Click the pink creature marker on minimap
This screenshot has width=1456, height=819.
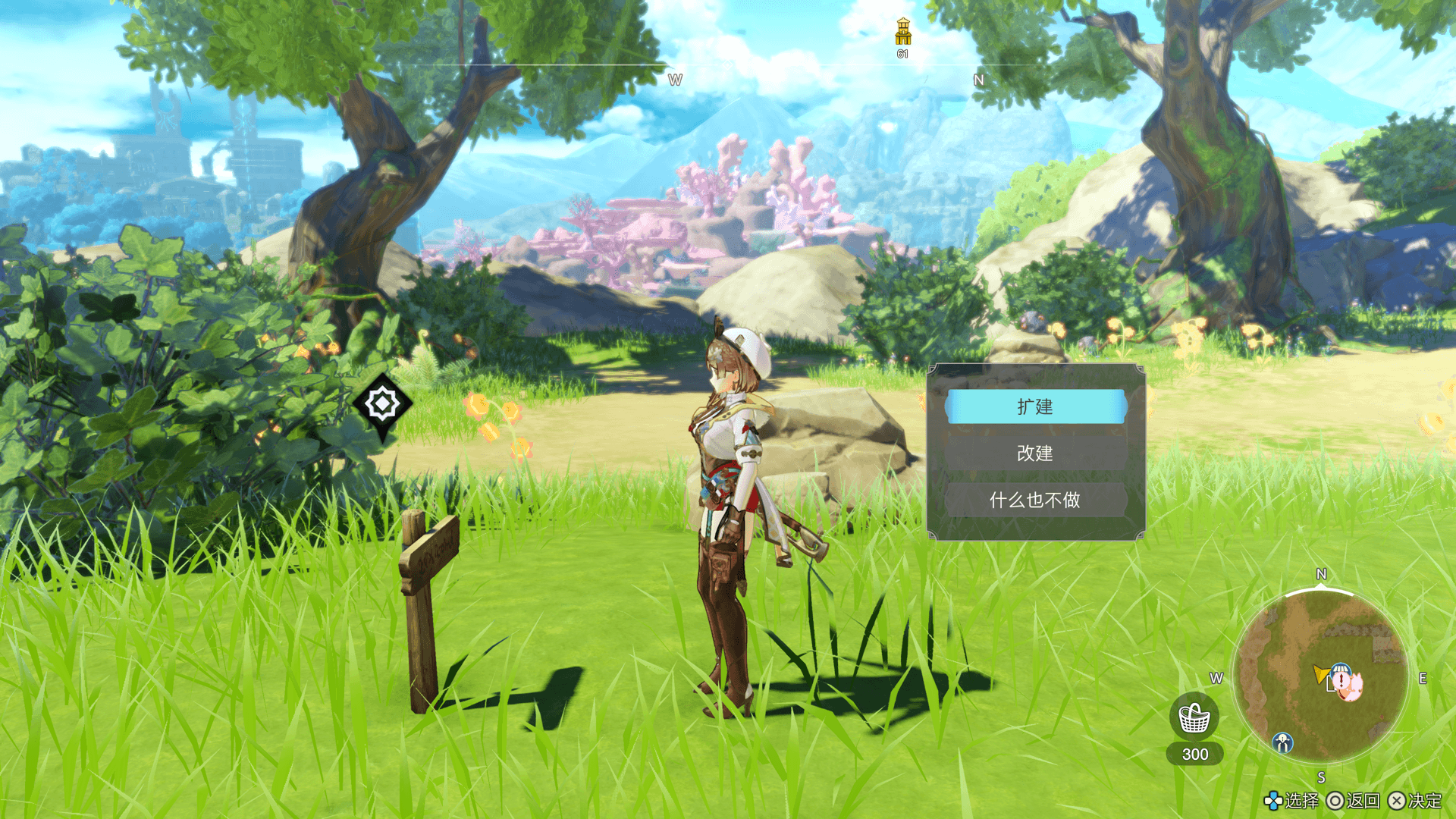1351,686
